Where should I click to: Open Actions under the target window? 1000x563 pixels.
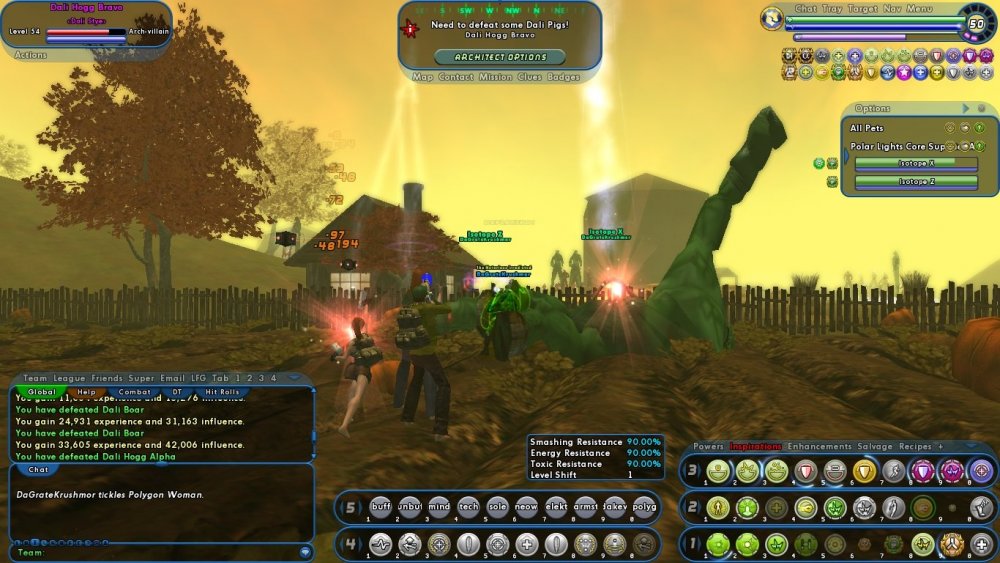pyautogui.click(x=31, y=56)
